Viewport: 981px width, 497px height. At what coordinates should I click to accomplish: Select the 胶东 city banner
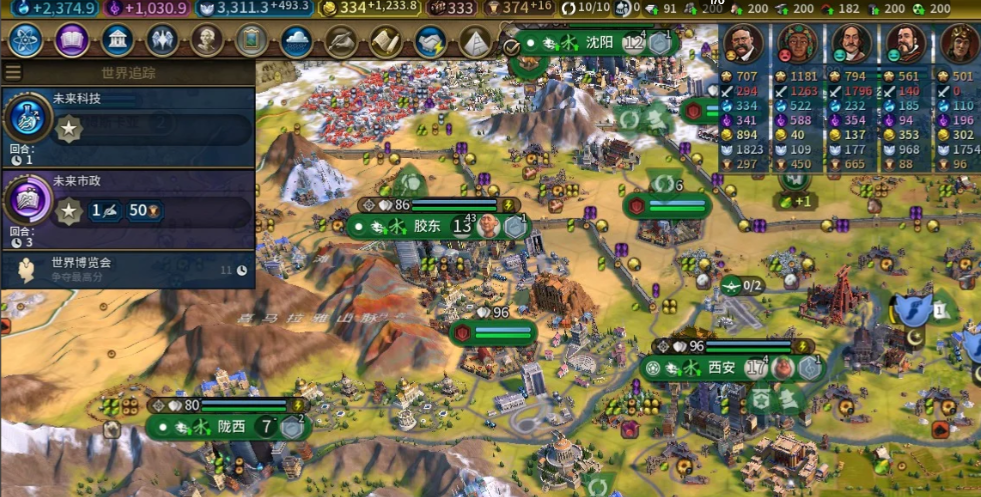[x=426, y=226]
